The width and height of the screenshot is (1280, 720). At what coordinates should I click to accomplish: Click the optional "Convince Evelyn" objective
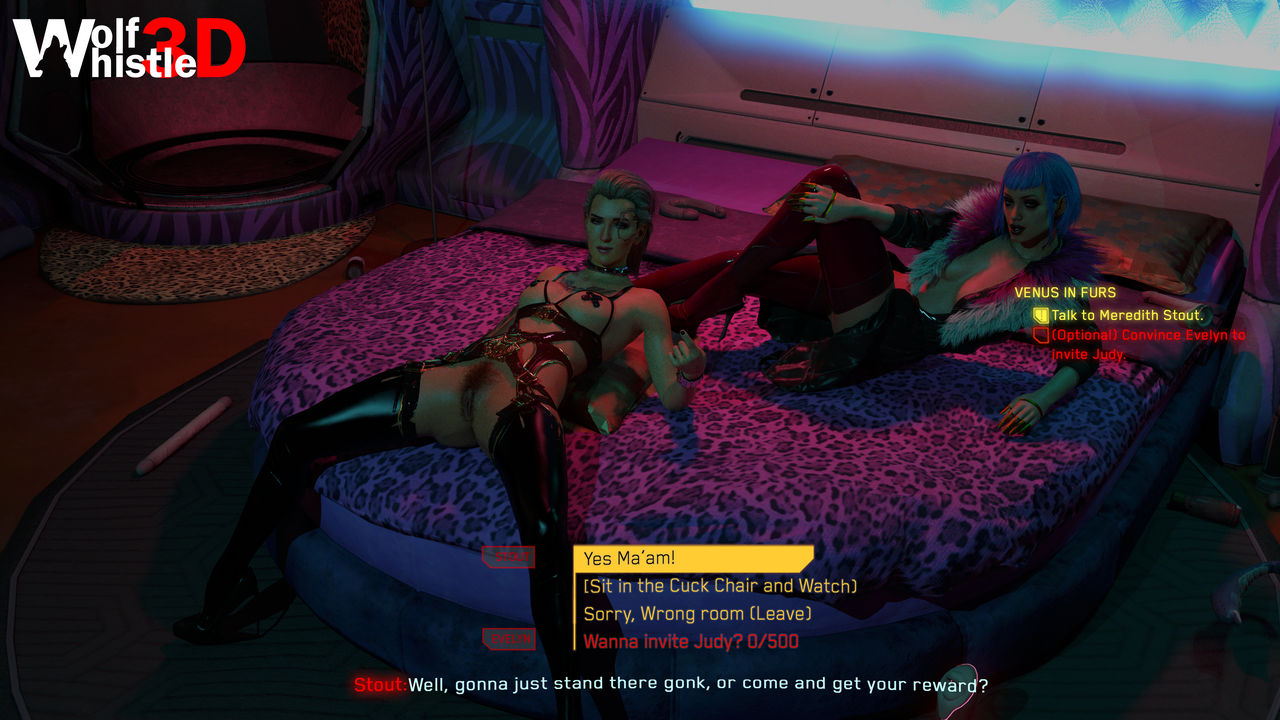click(x=1147, y=335)
